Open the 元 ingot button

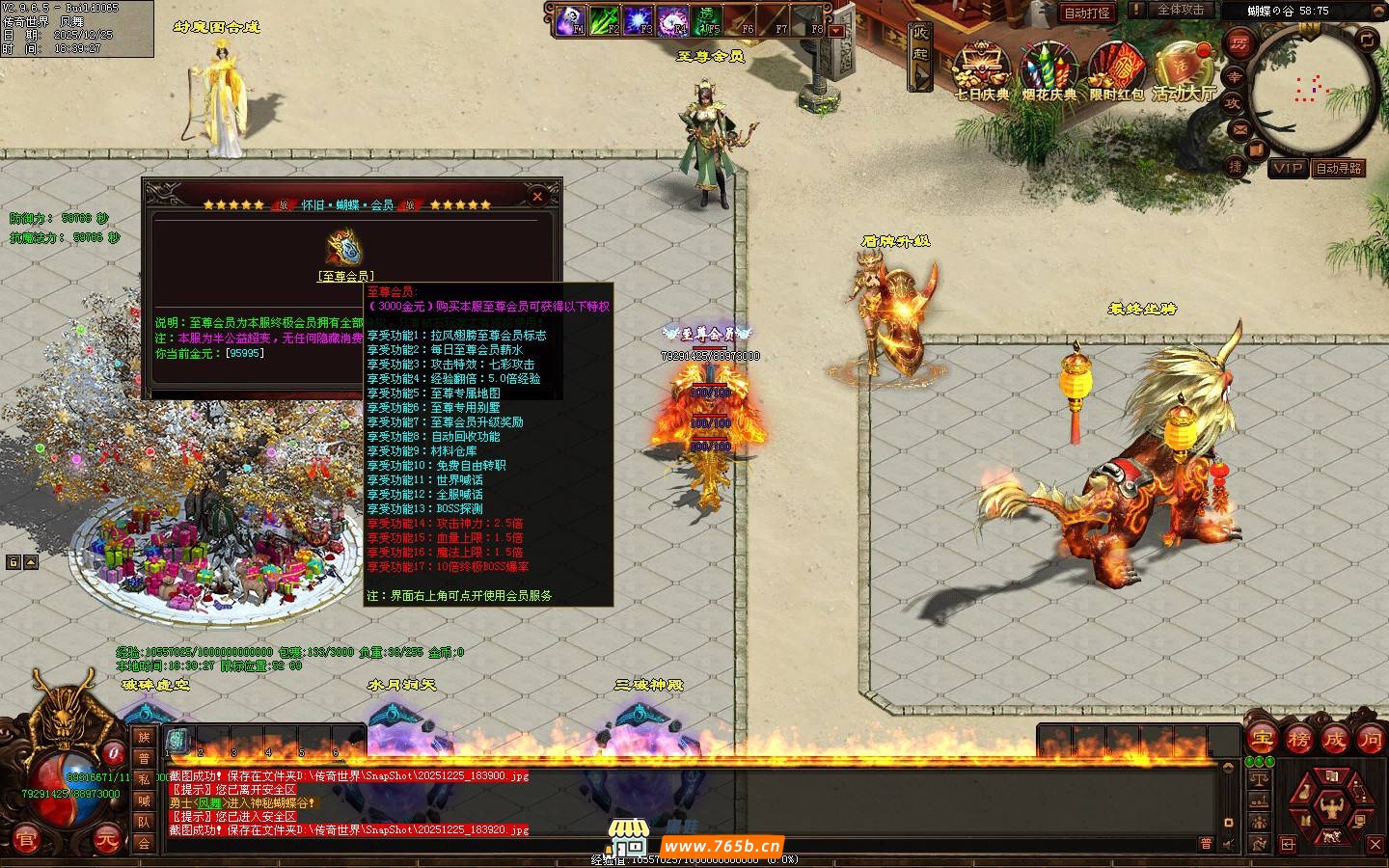(106, 840)
